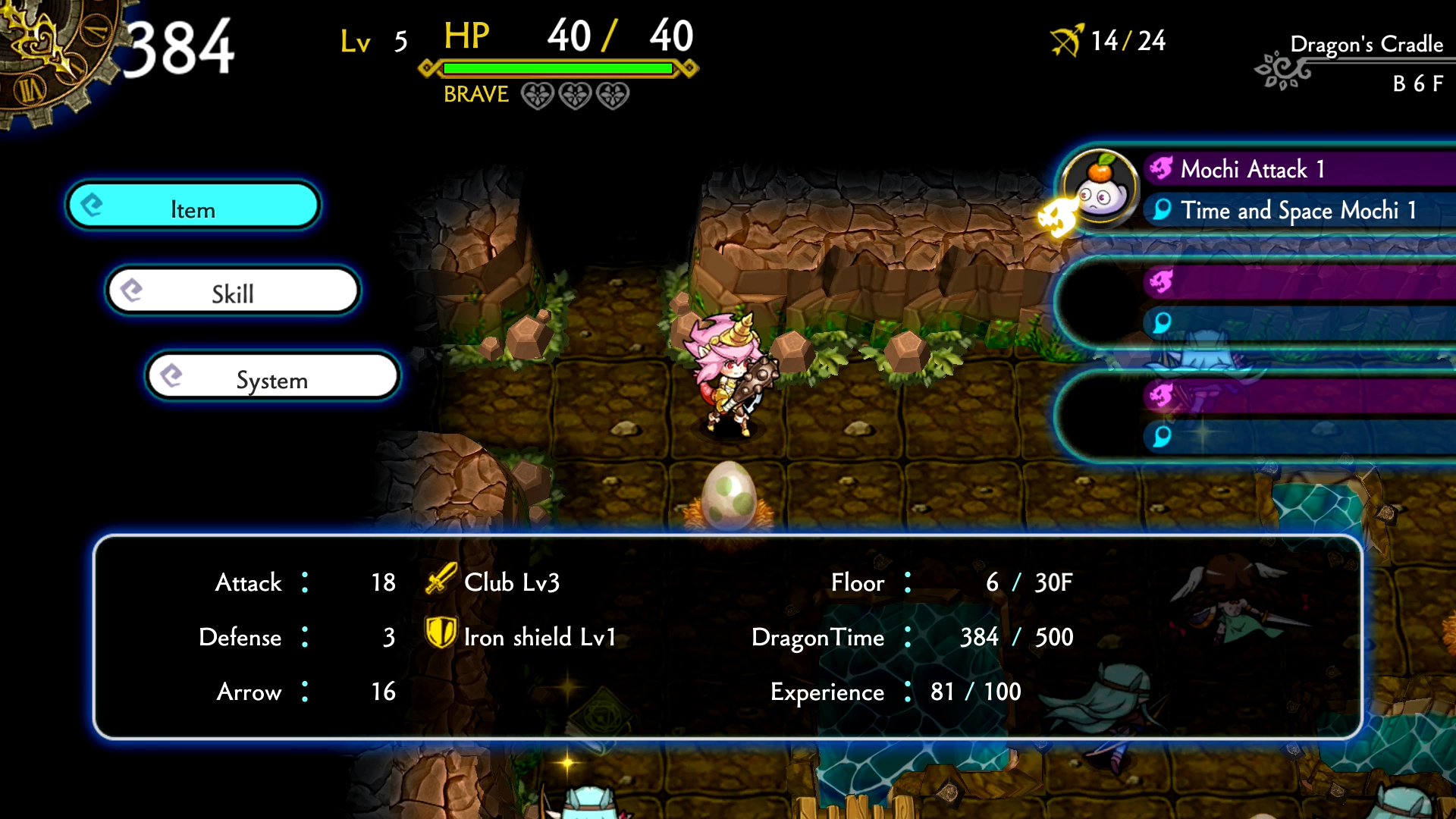The height and width of the screenshot is (819, 1456).
Task: Click the Experience 81 / 100 label
Action: click(x=895, y=692)
